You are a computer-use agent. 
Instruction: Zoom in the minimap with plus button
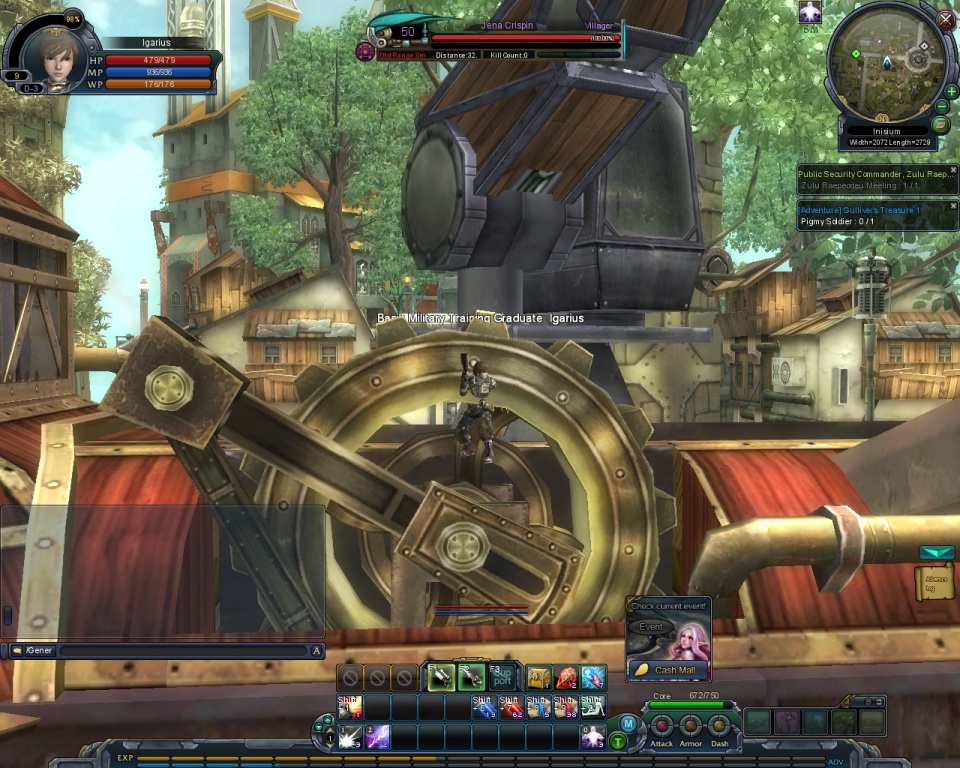click(x=951, y=92)
